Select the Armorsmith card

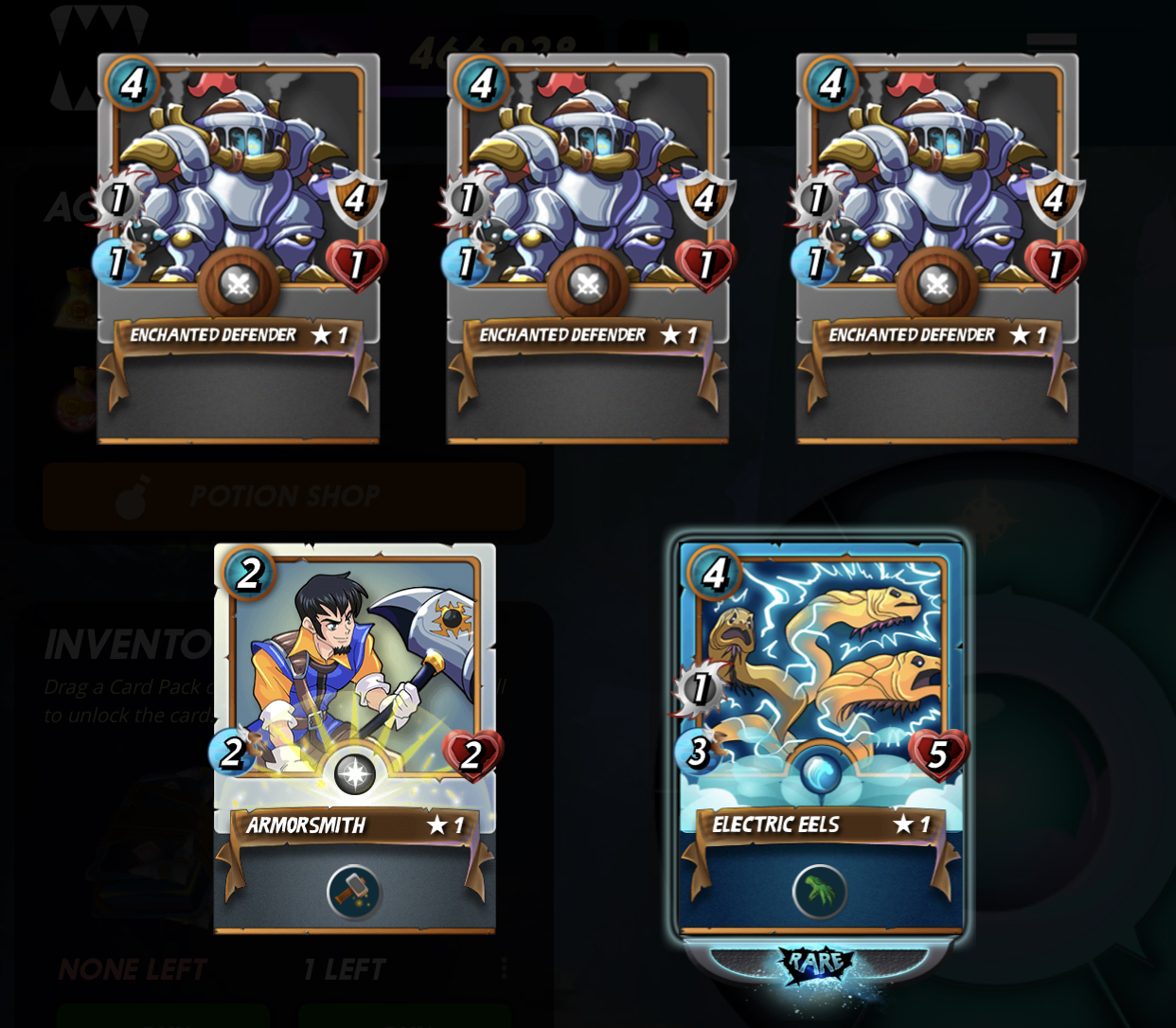click(355, 682)
